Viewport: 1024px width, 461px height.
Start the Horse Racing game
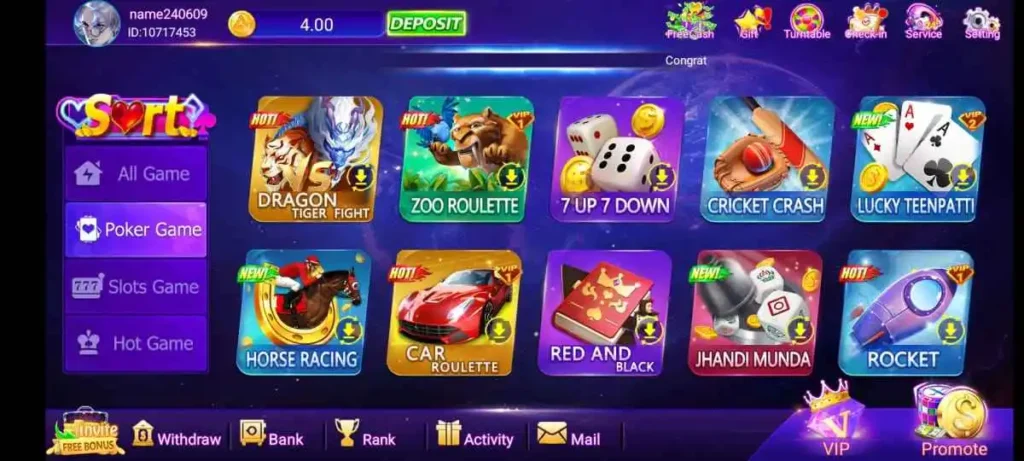pos(303,312)
